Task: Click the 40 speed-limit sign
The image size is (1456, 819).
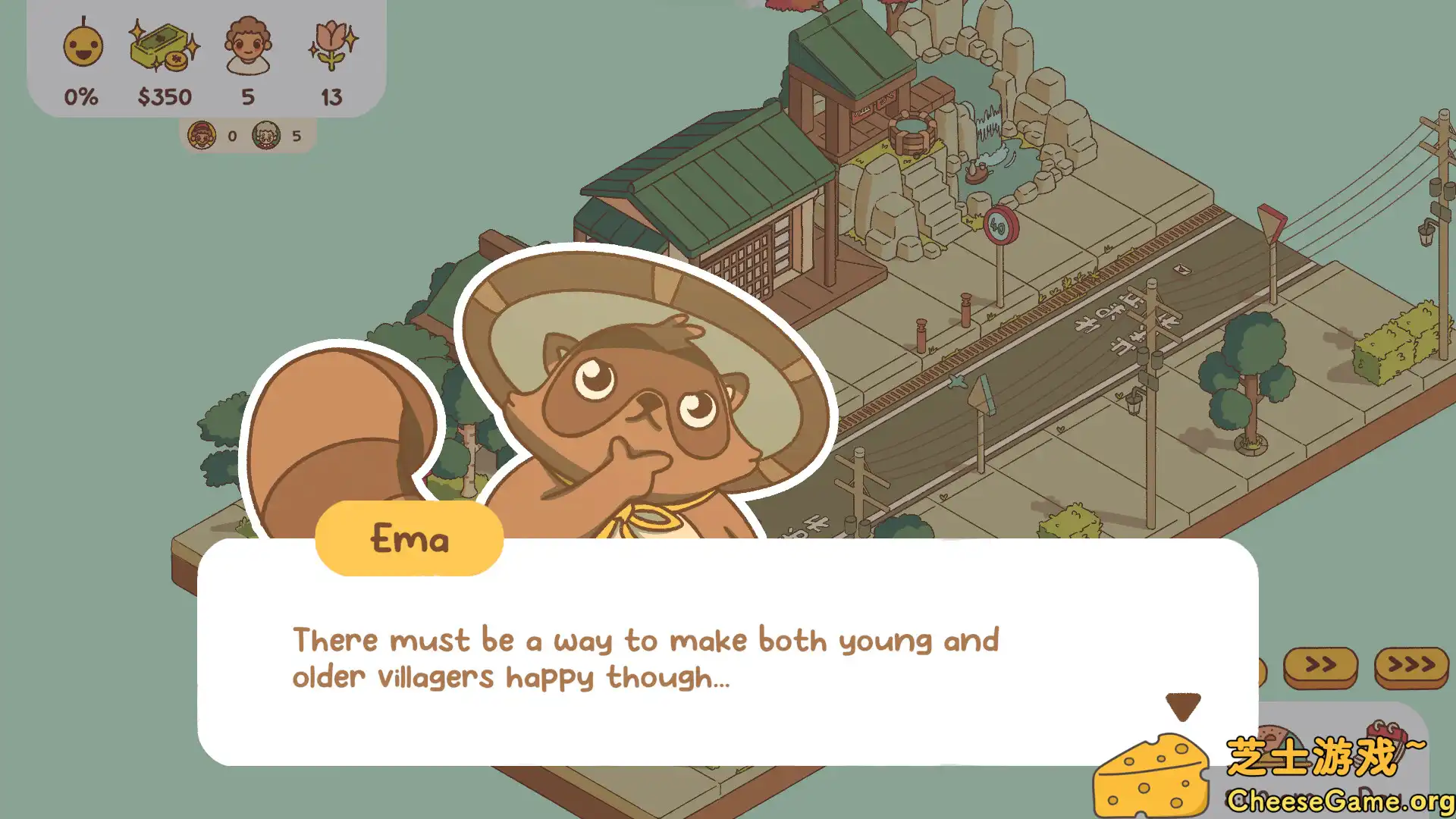Action: [999, 225]
